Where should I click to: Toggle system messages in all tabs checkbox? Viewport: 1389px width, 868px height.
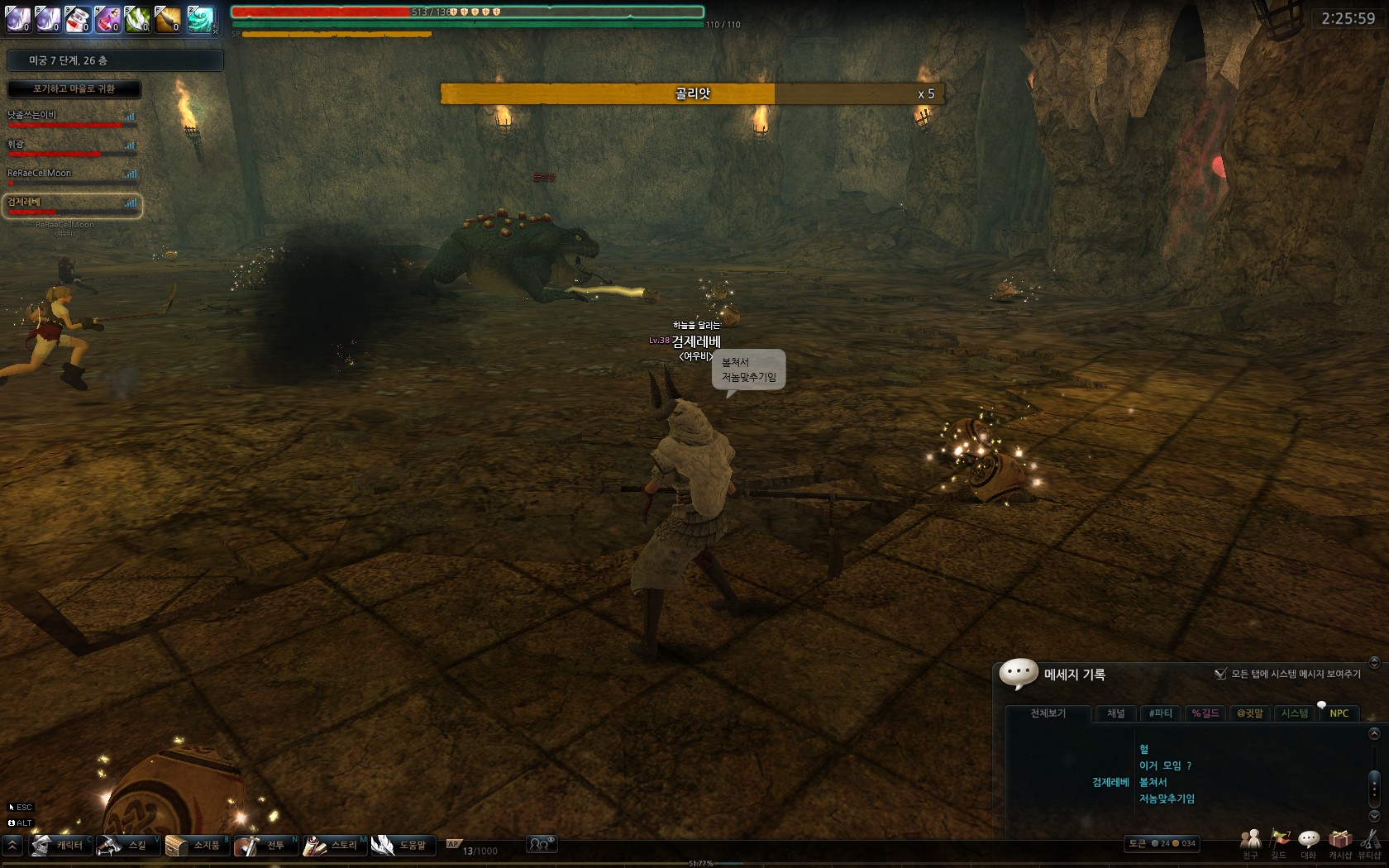1220,674
